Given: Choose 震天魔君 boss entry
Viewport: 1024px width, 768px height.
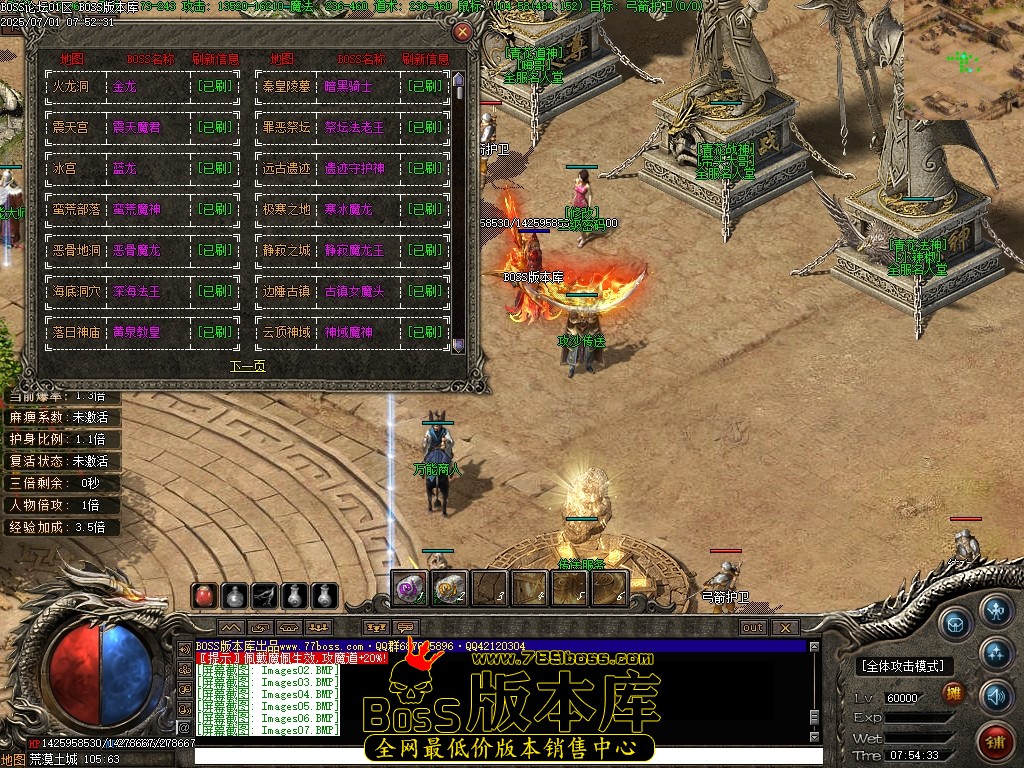Looking at the screenshot, I should click(x=136, y=128).
